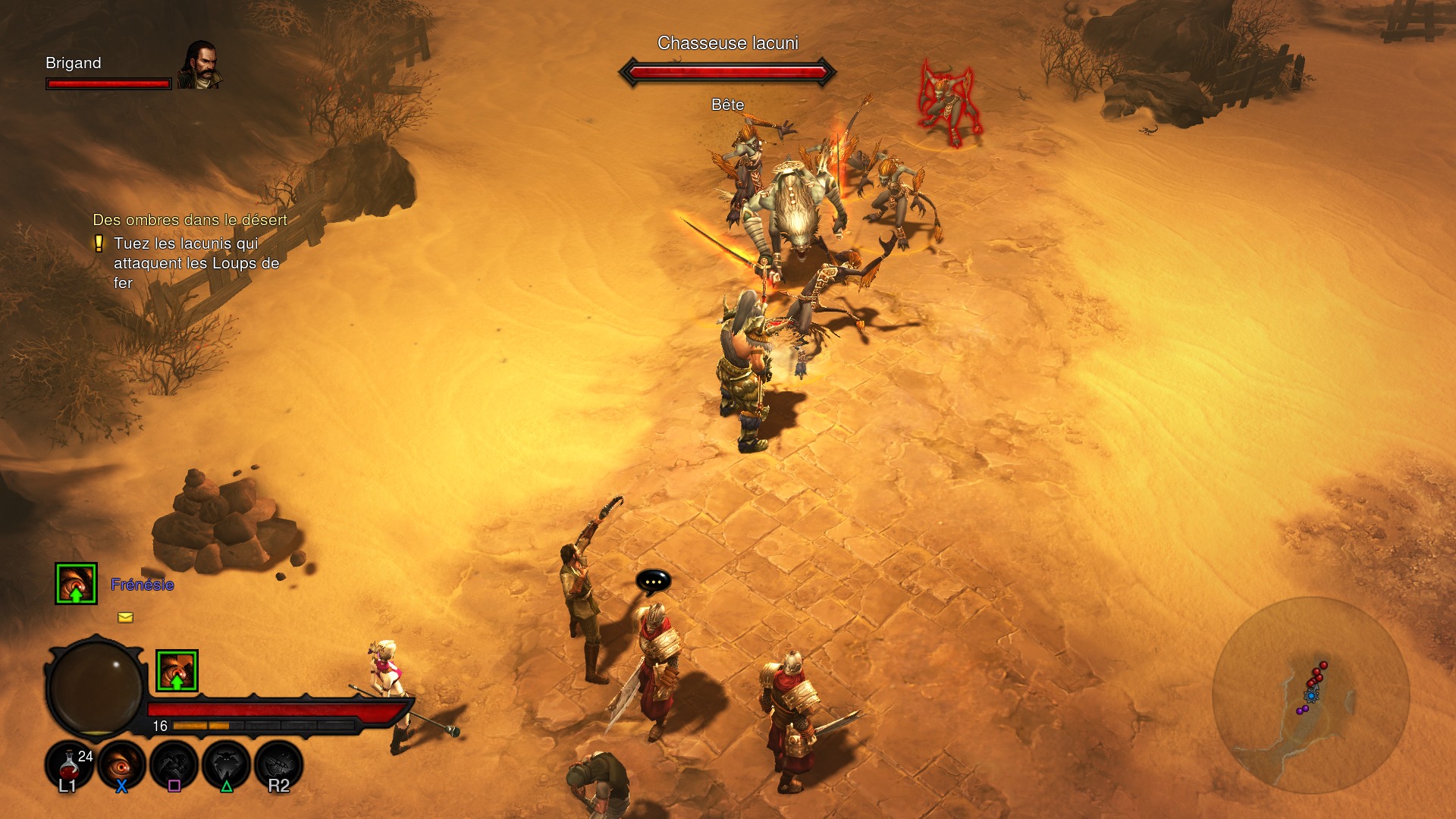
Task: Select the Frénésie buff icon above the health bar
Action: [177, 670]
